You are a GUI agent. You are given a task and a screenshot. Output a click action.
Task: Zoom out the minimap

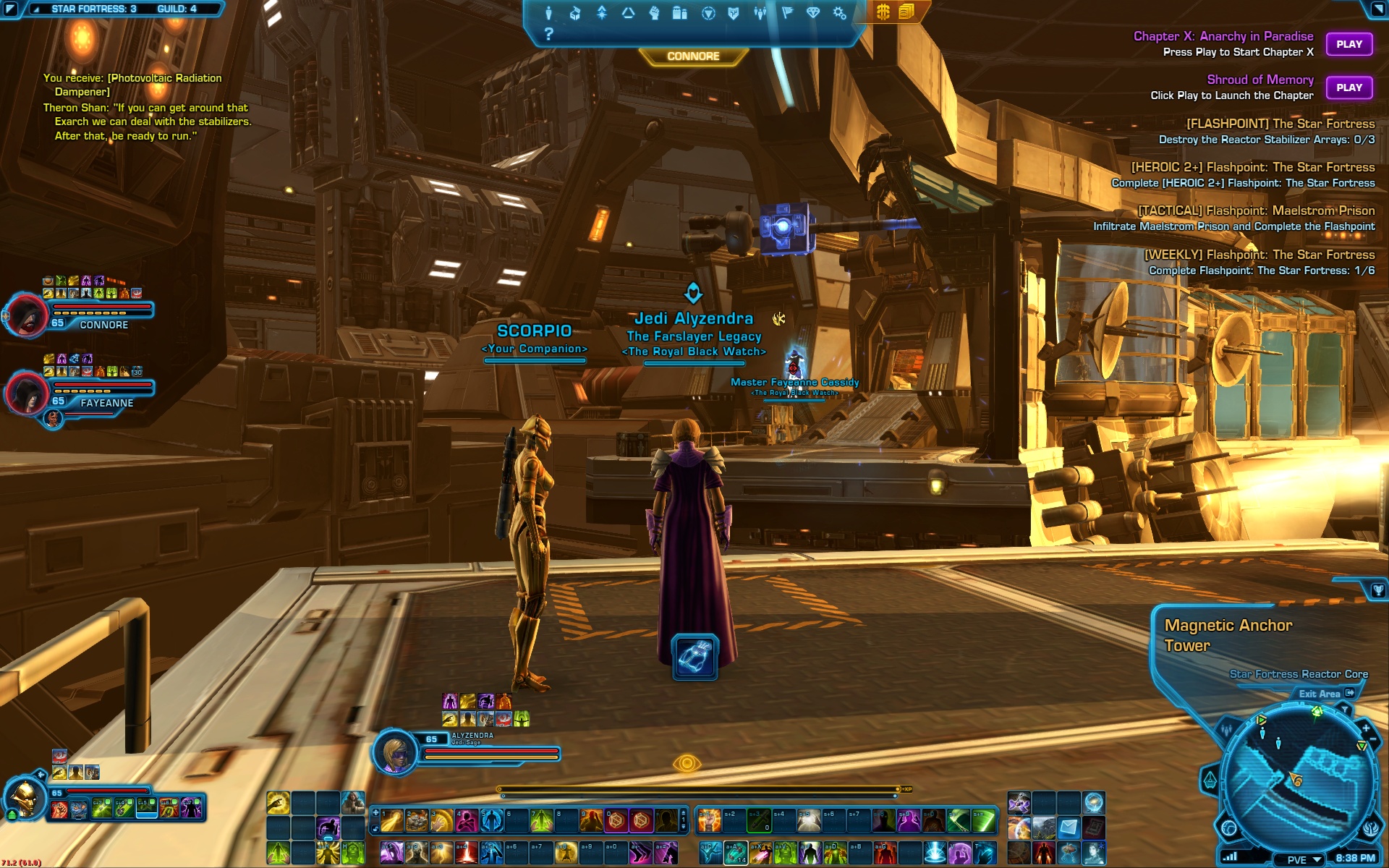[1373, 740]
